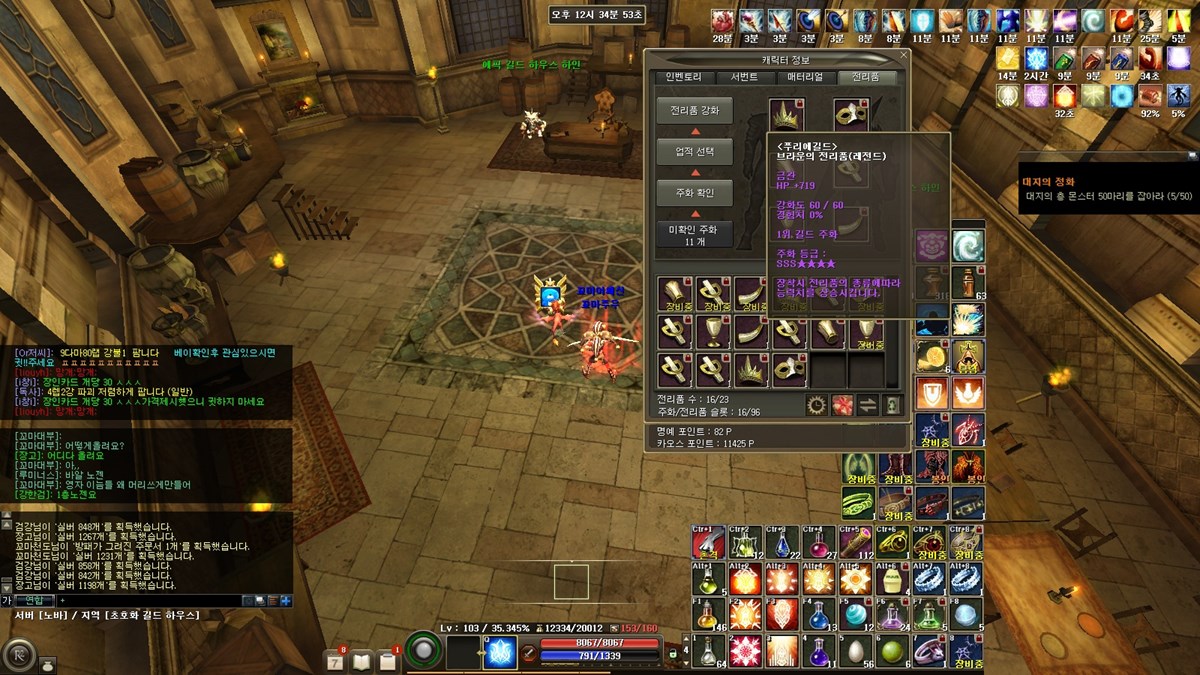Click the red gift box icon
1200x675 pixels.
(x=842, y=405)
